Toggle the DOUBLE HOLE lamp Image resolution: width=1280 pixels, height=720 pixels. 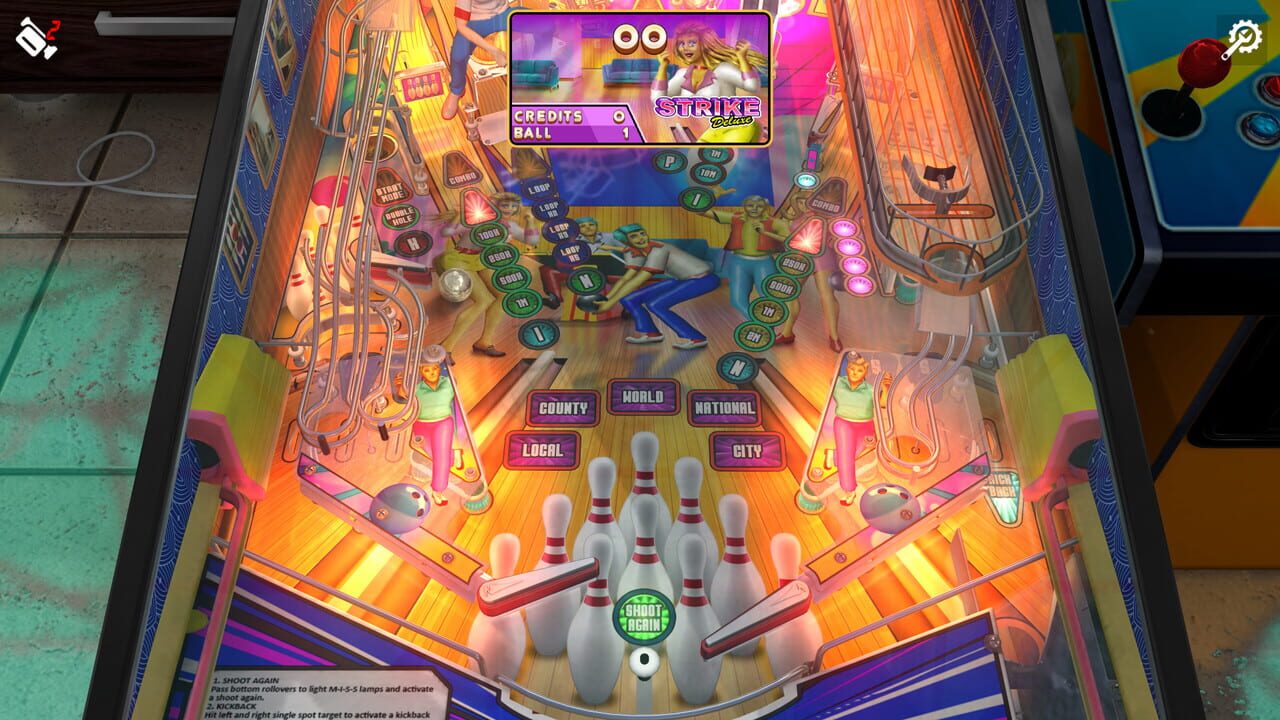pos(398,218)
